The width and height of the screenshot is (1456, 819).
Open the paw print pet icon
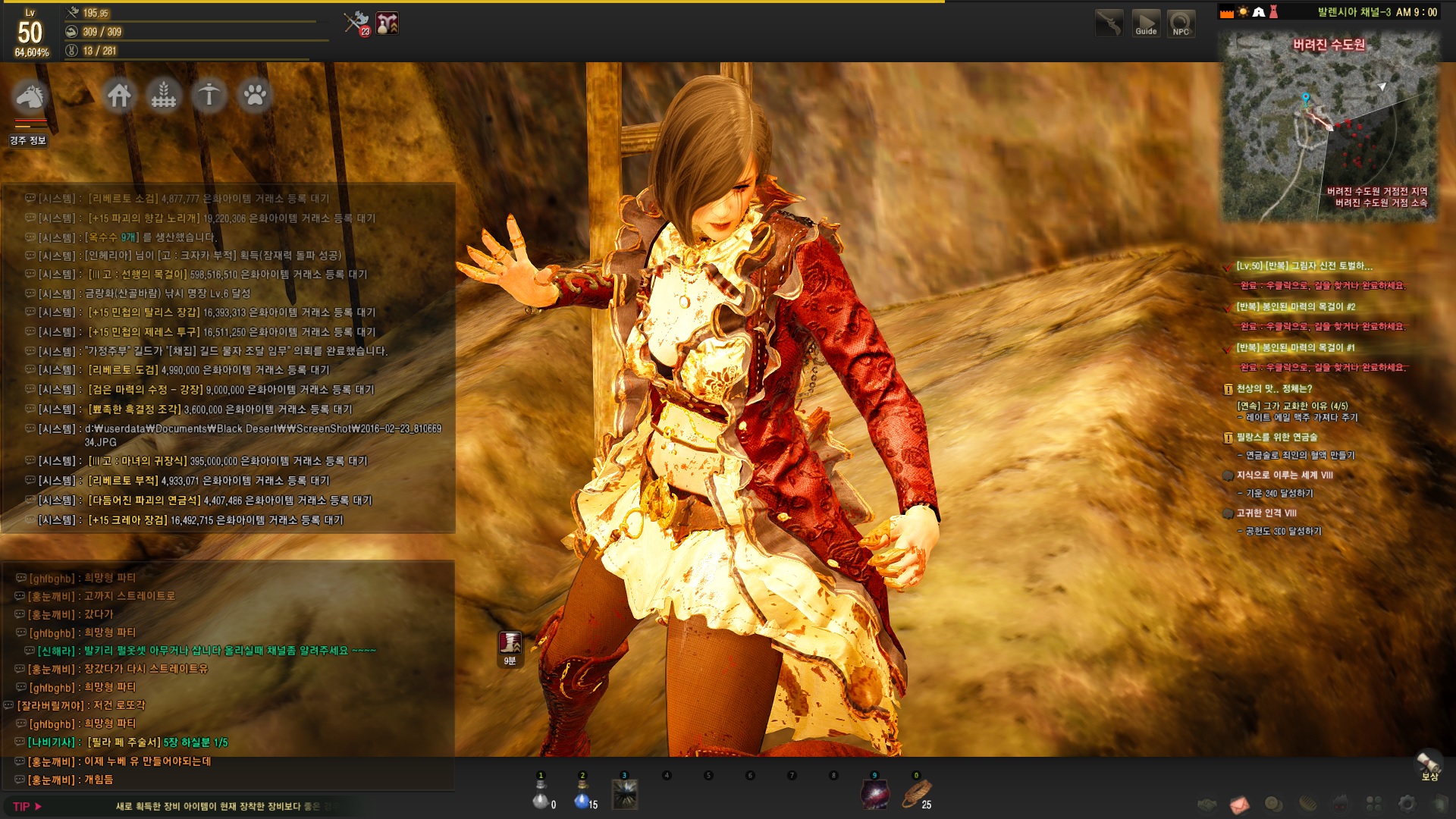(x=255, y=96)
